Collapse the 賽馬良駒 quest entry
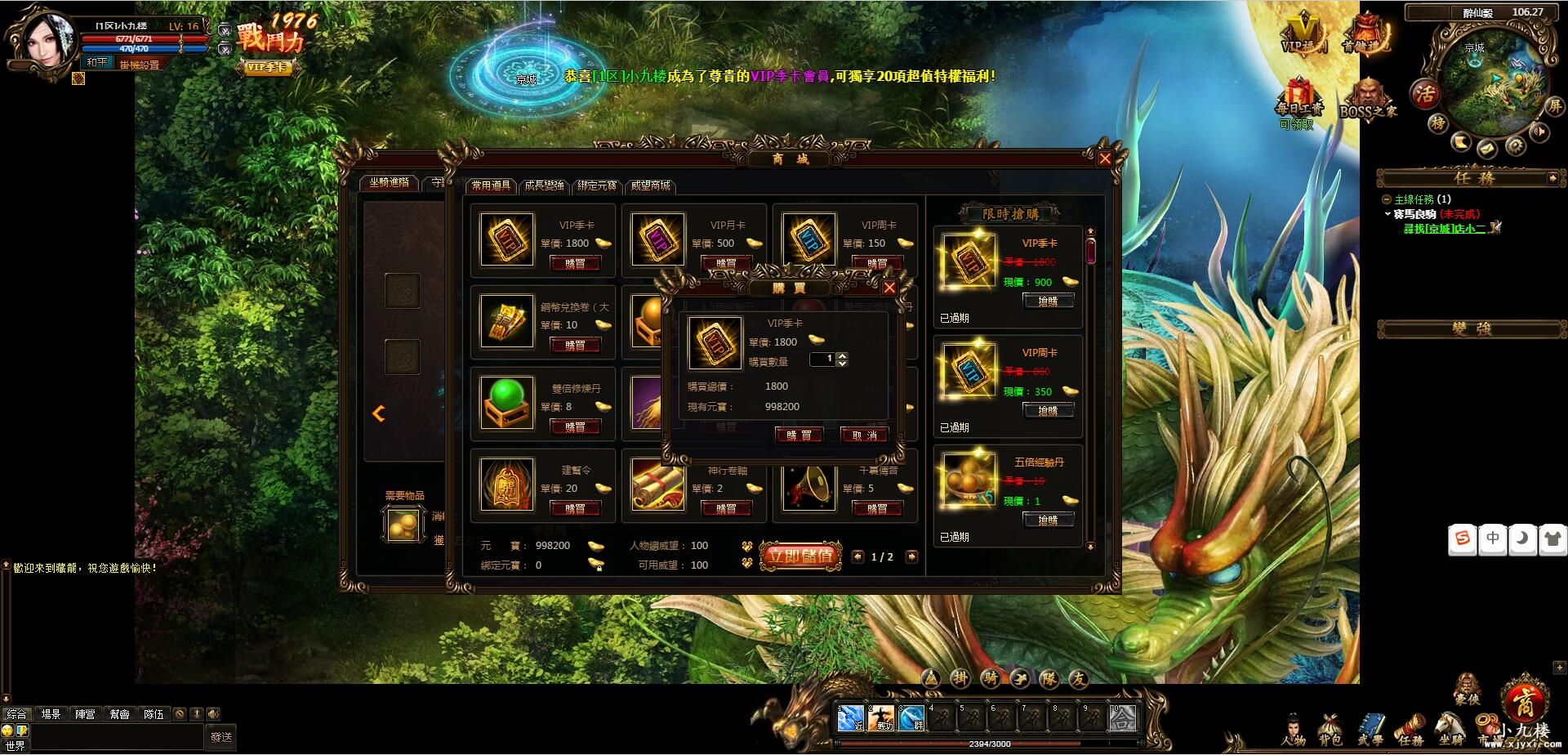Image resolution: width=1568 pixels, height=755 pixels. pyautogui.click(x=1388, y=214)
